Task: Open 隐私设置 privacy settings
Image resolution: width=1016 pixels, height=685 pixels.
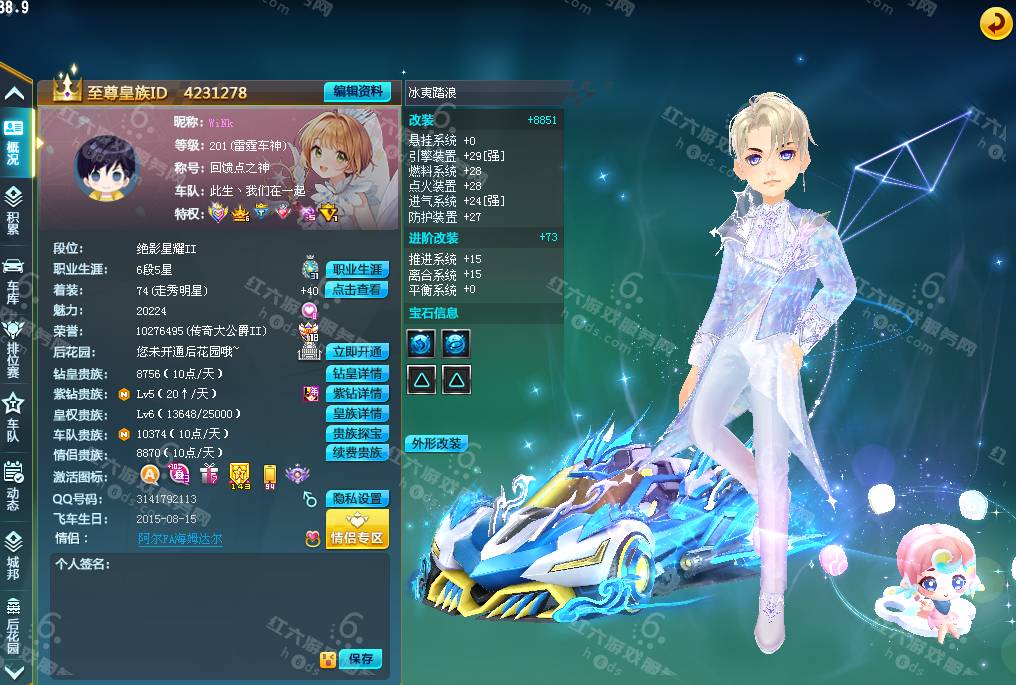Action: pyautogui.click(x=357, y=499)
